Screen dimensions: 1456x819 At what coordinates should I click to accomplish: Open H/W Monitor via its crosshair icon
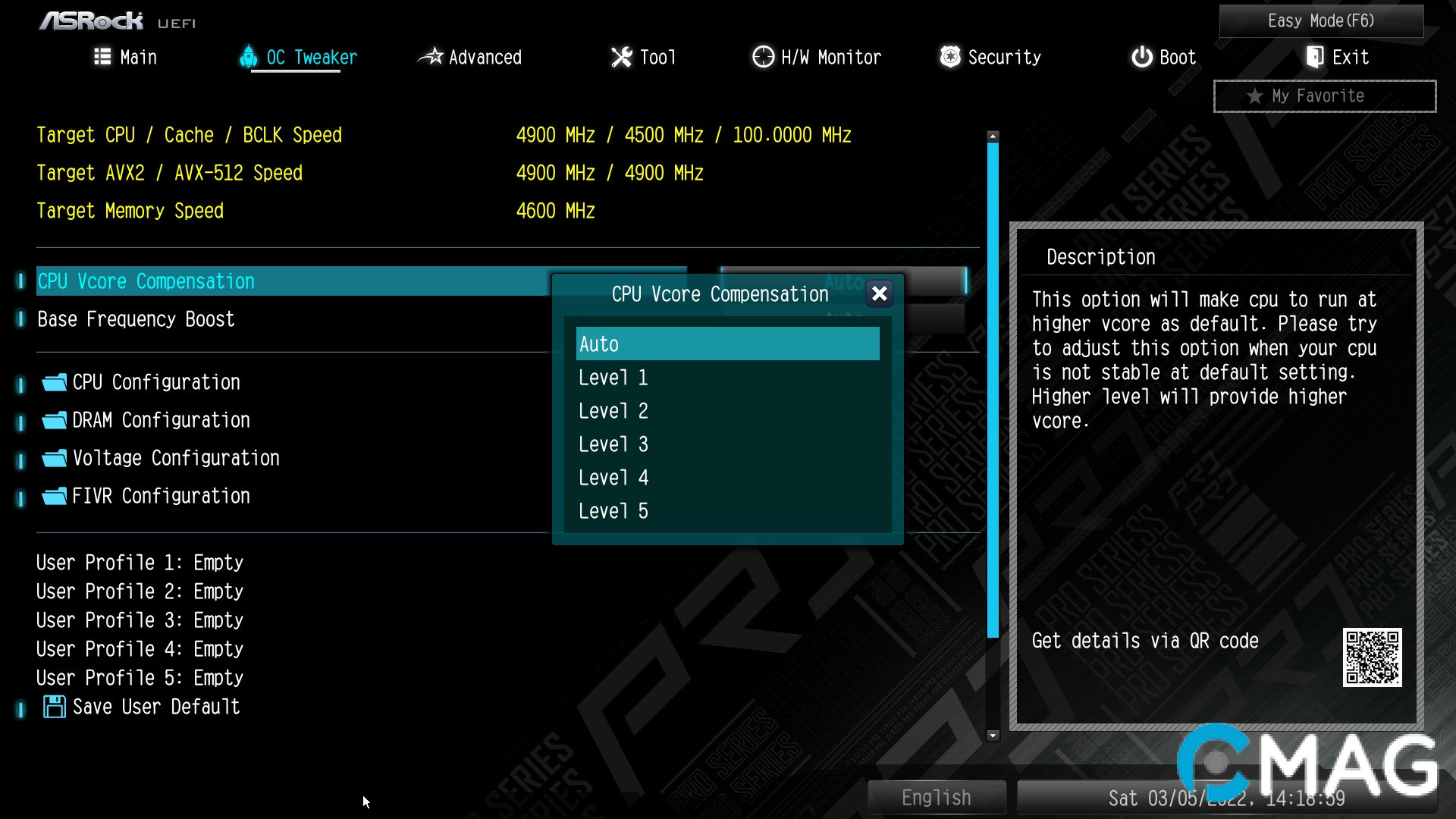tap(761, 57)
